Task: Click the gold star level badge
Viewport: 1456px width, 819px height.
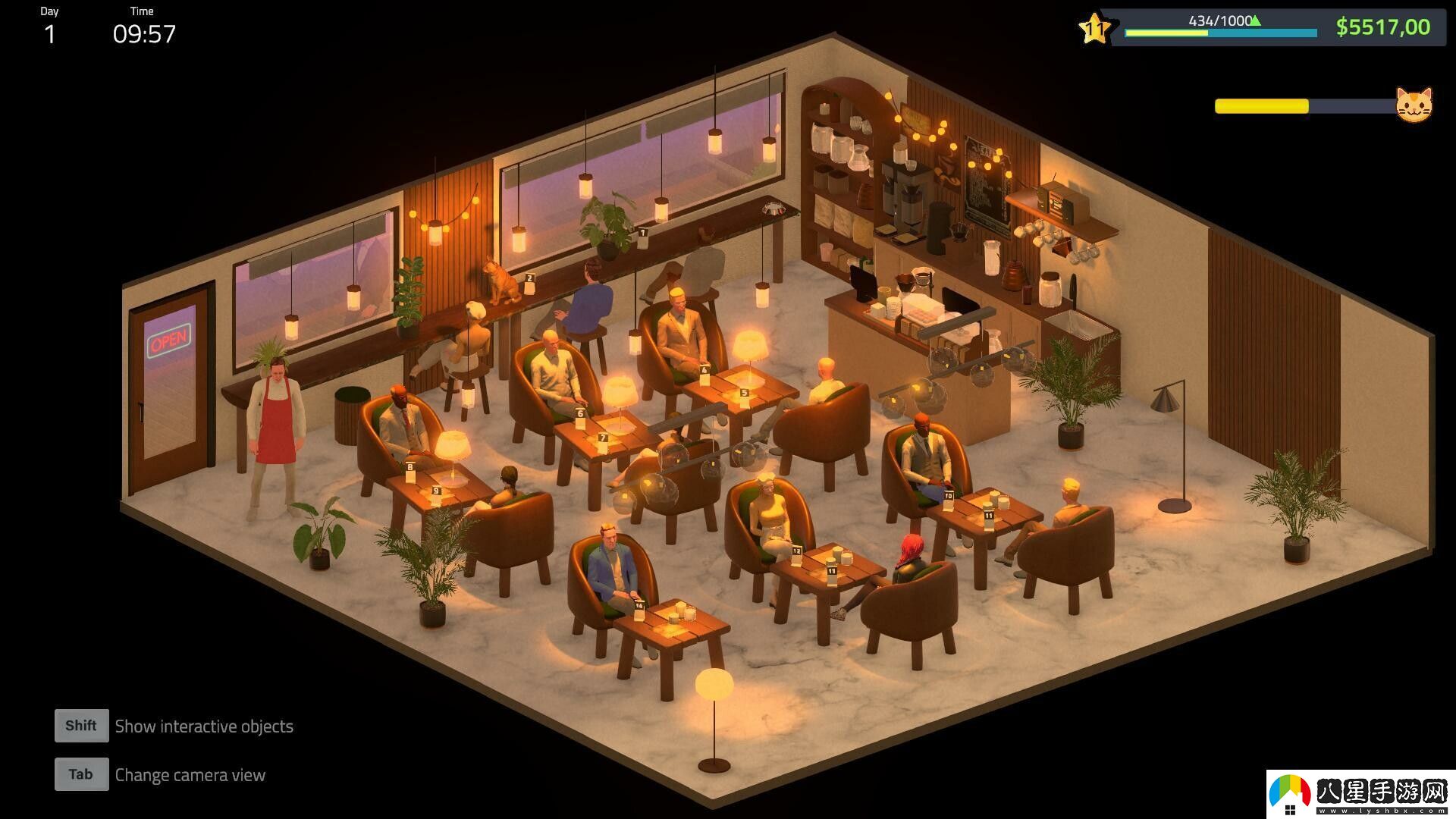Action: pos(1094,30)
